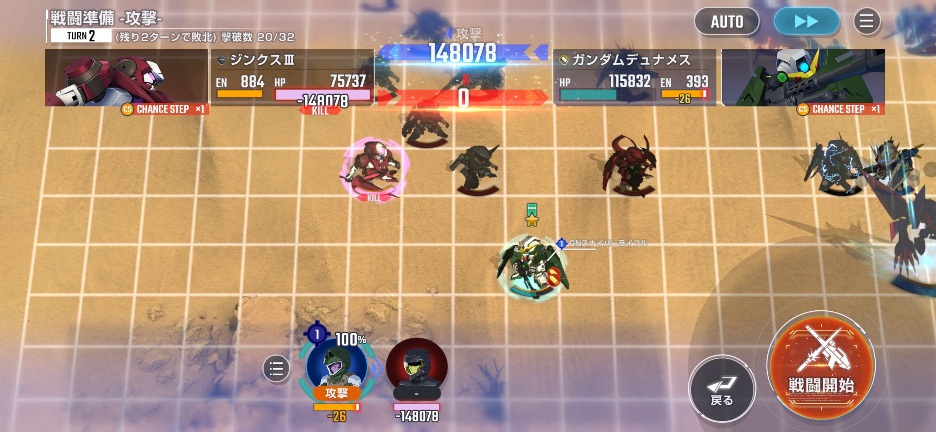The width and height of the screenshot is (936, 432).
Task: Go back with the 戻る button
Action: 722,387
